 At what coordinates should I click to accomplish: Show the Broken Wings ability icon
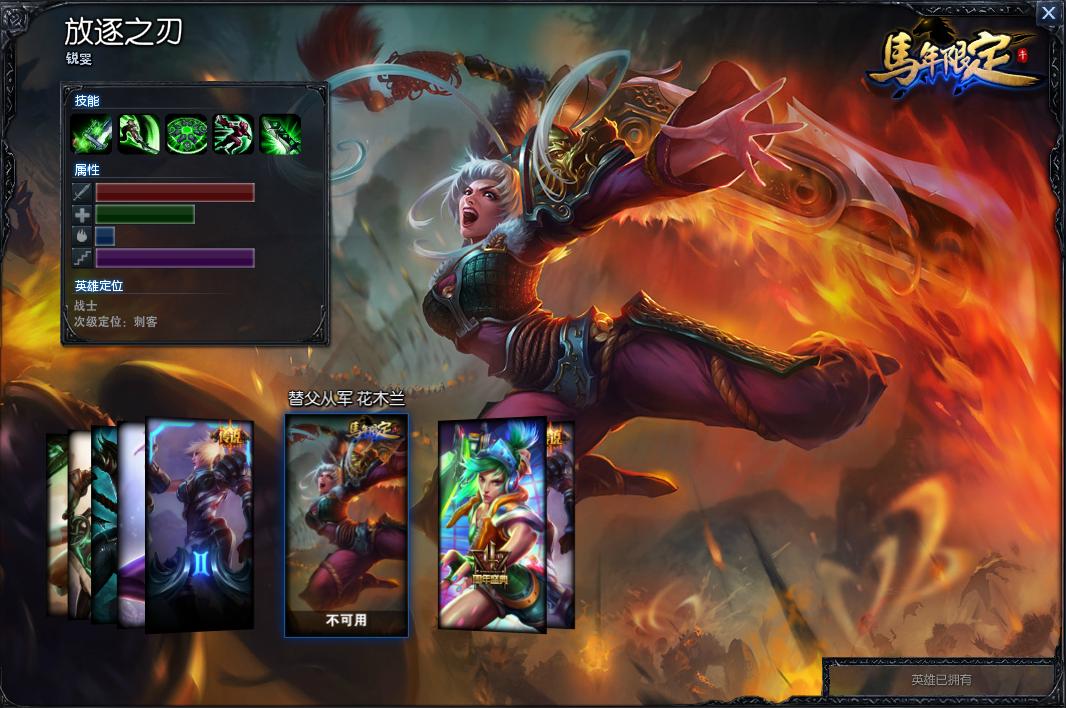pos(139,134)
